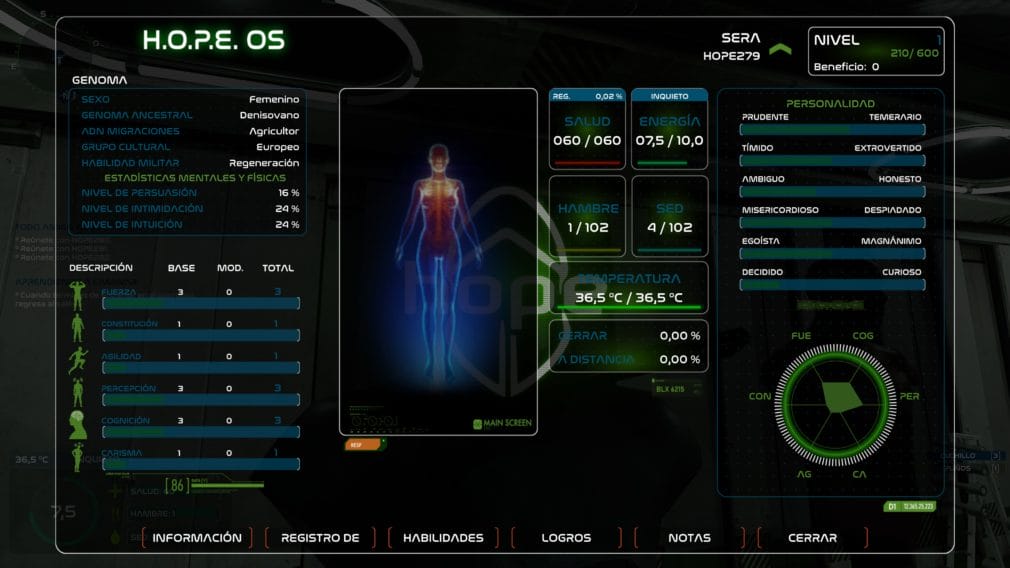
Task: Select the Fuerza attribute icon
Action: (x=78, y=296)
